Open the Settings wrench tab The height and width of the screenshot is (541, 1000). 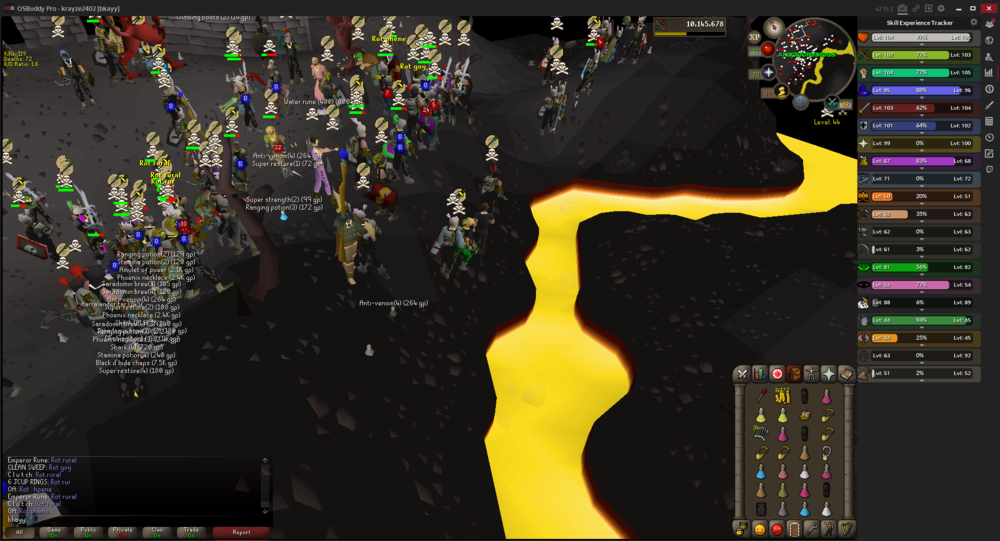811,528
